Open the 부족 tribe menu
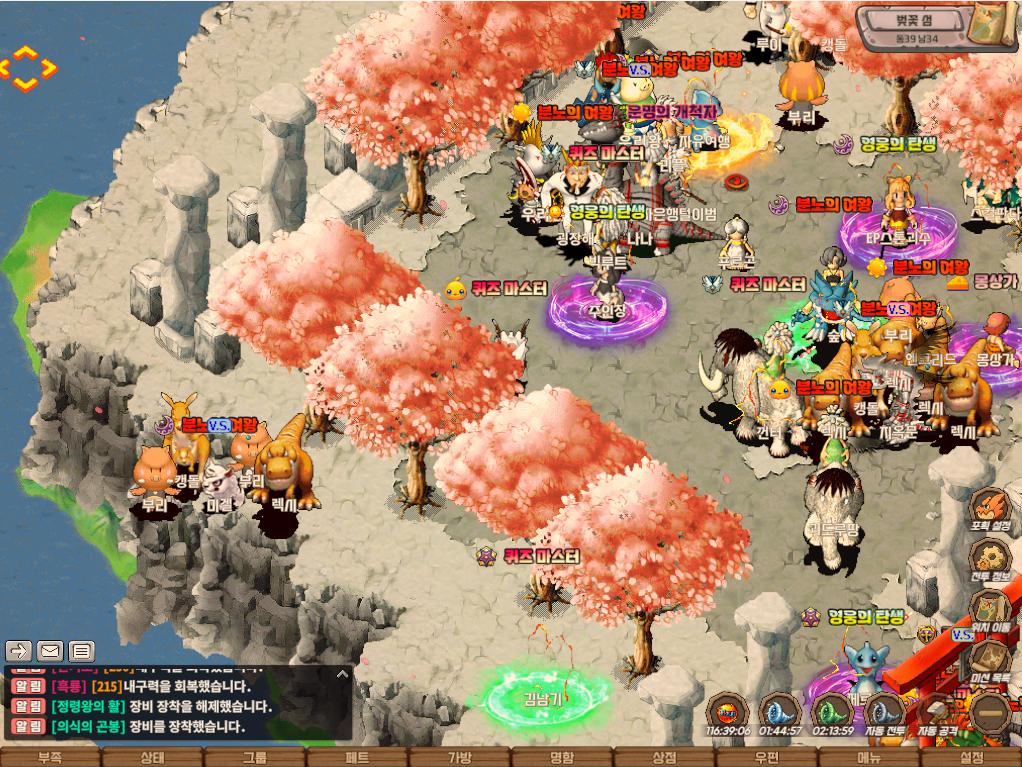Screen dimensions: 1022x767 pos(50,757)
